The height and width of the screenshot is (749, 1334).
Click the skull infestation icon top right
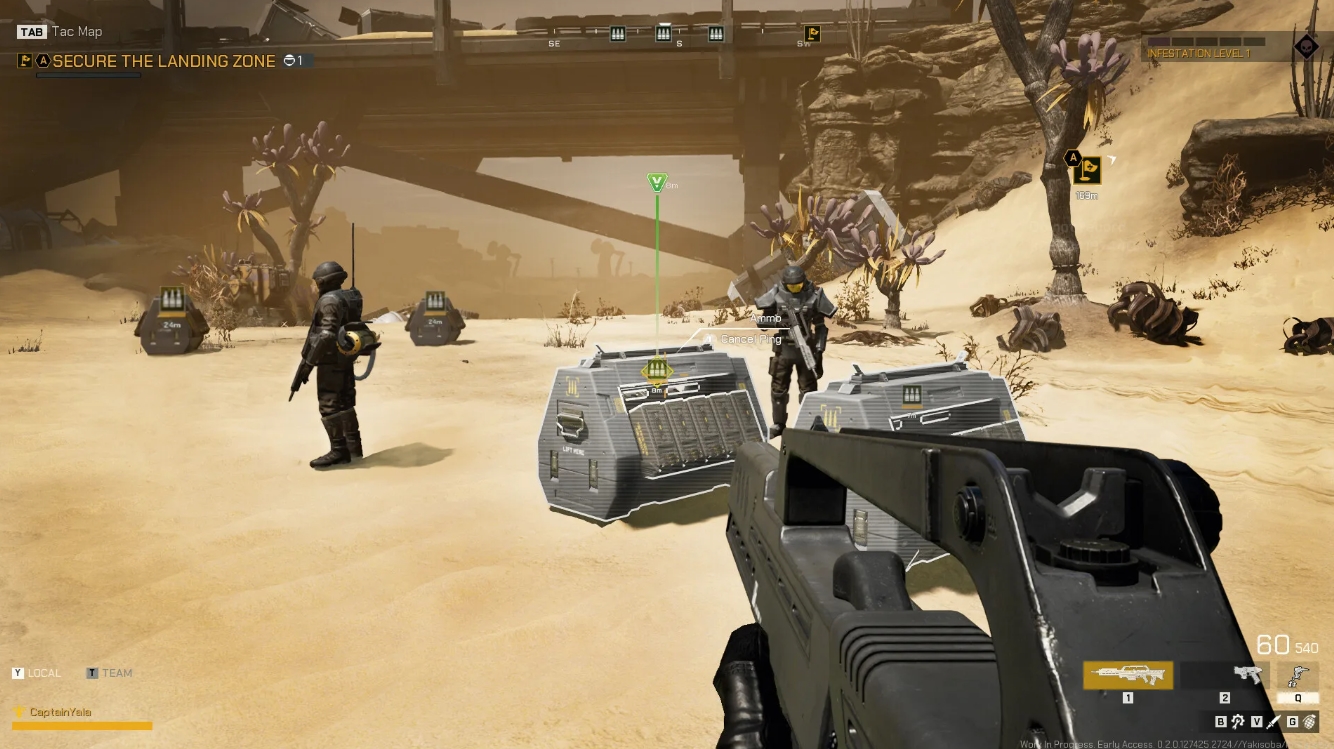(1307, 46)
